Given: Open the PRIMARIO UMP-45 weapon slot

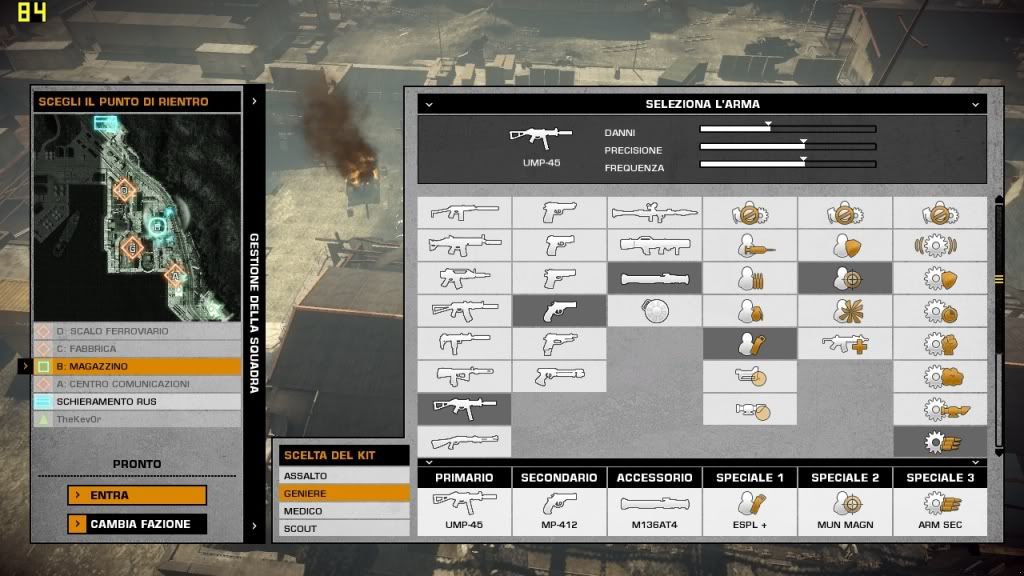Looking at the screenshot, I should point(464,508).
